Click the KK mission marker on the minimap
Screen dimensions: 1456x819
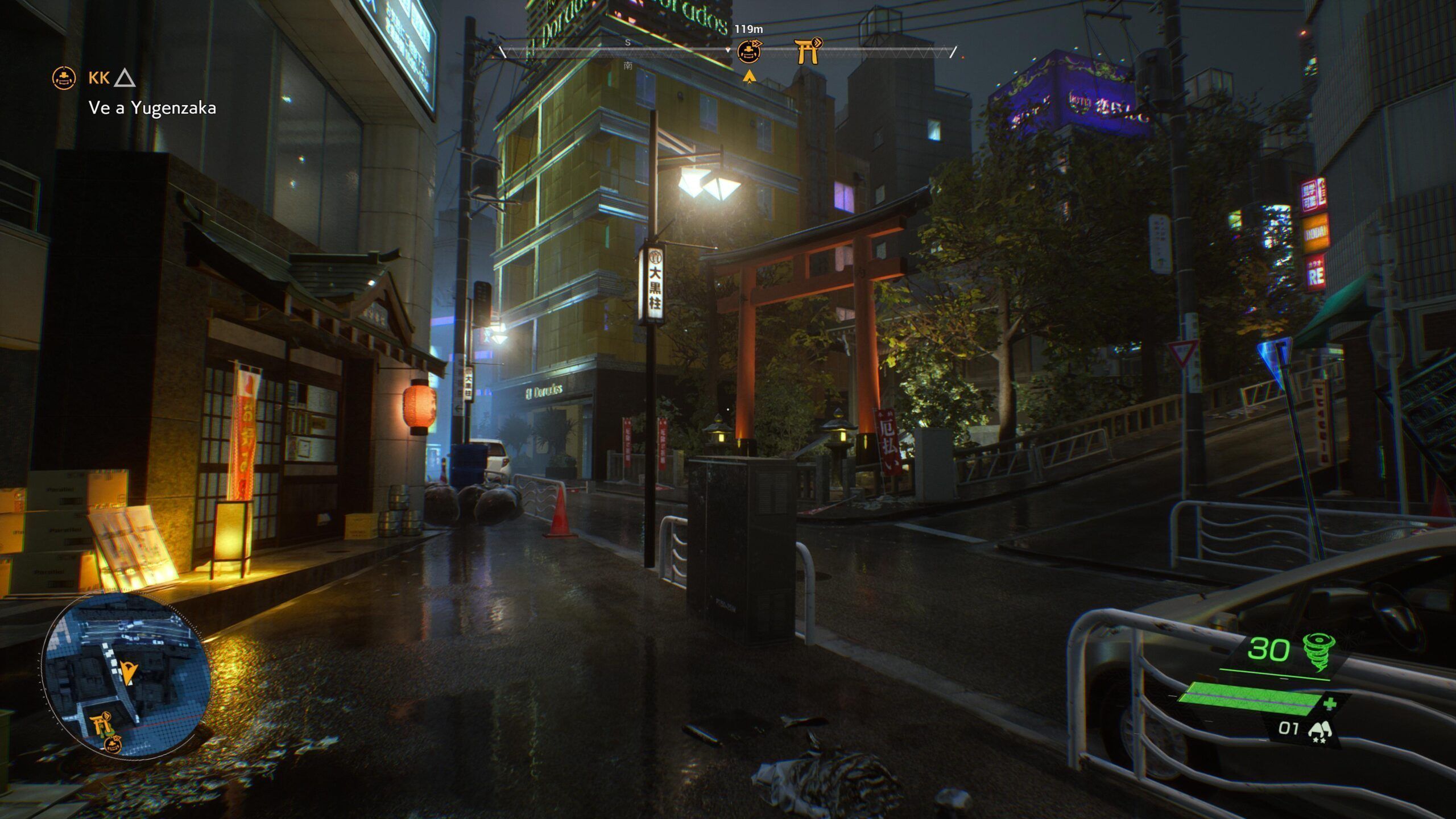113,744
